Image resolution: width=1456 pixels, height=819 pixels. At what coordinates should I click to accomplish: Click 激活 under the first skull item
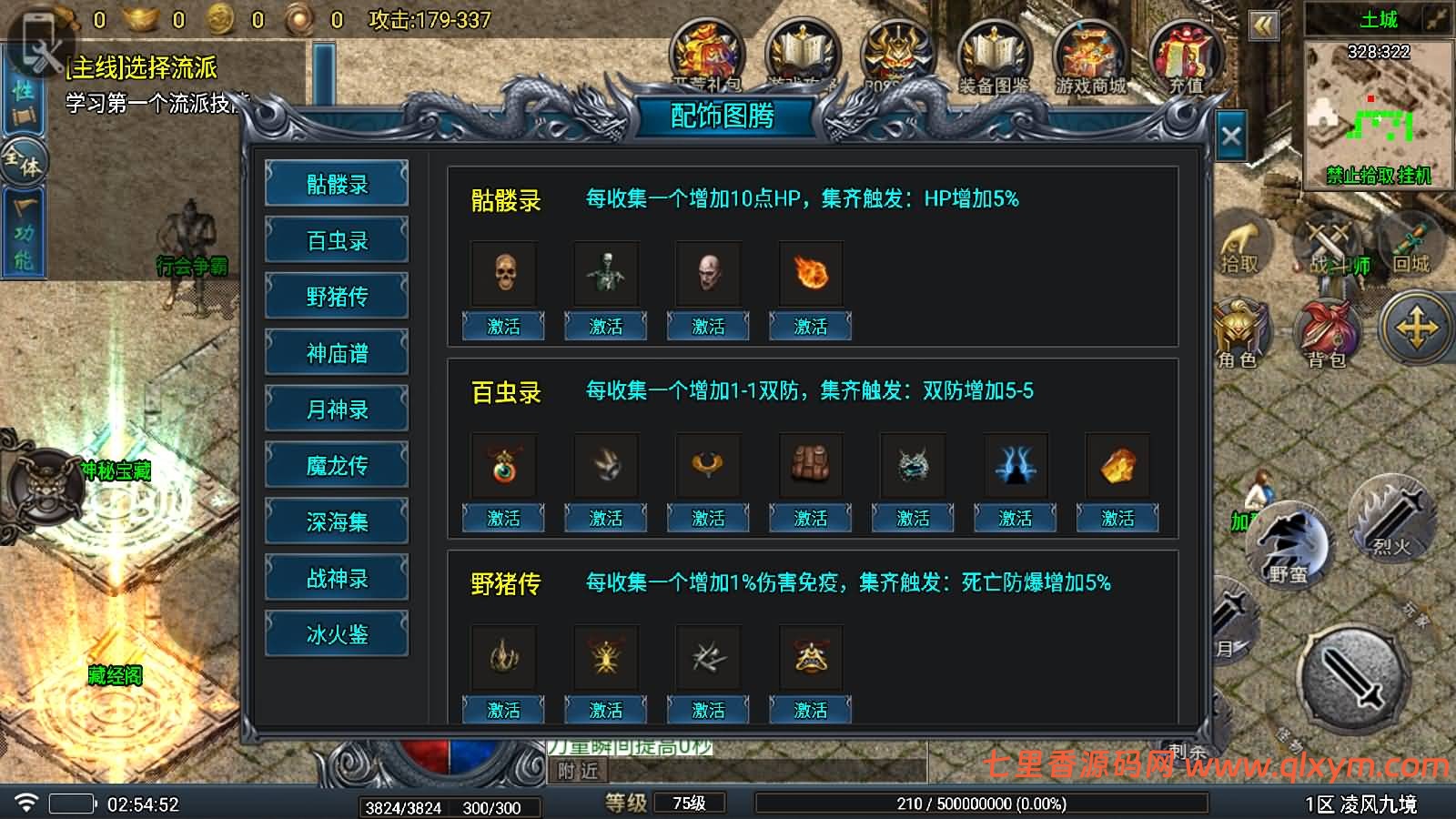[x=502, y=325]
